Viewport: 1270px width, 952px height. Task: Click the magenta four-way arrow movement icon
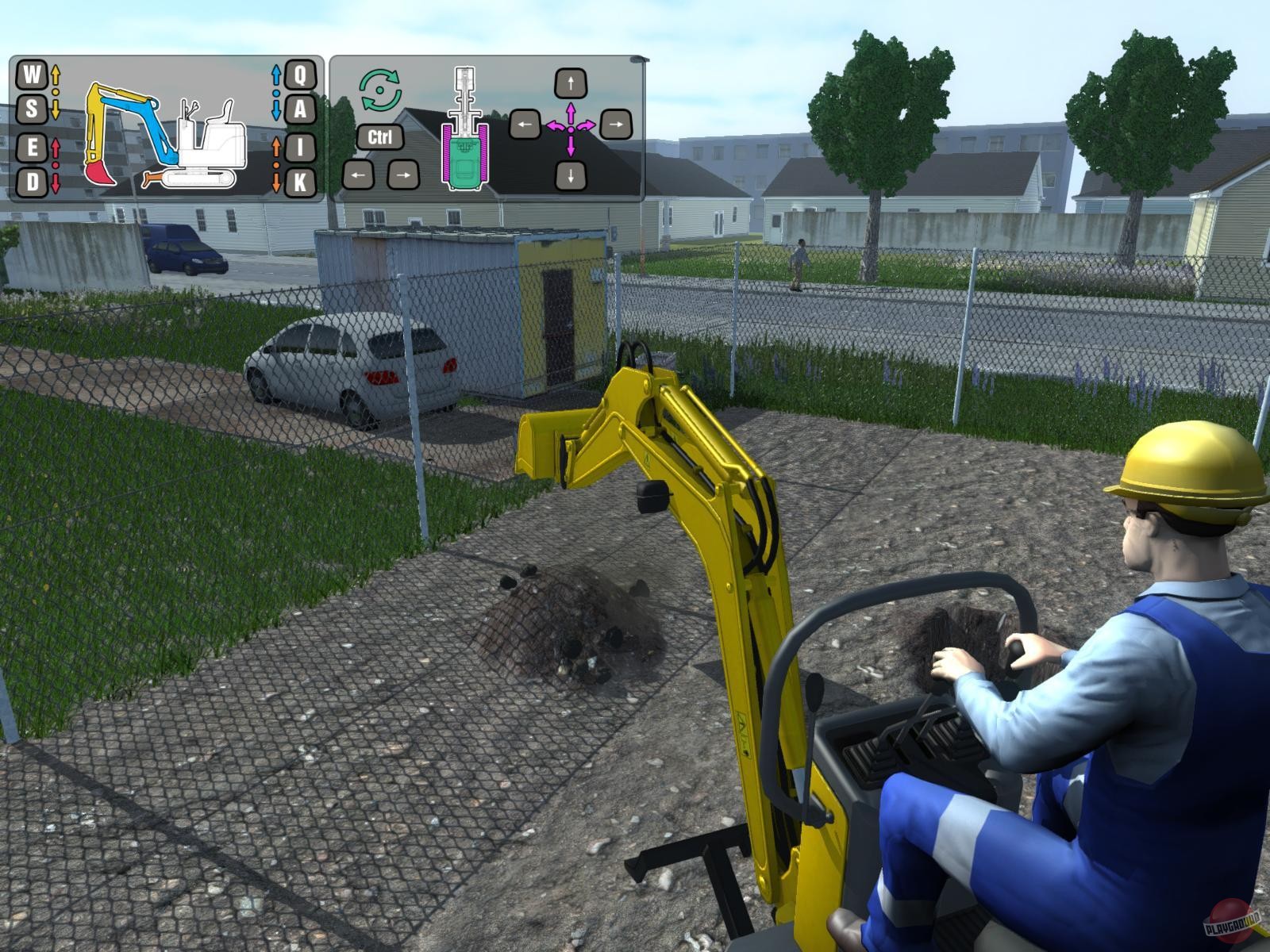pyautogui.click(x=571, y=129)
